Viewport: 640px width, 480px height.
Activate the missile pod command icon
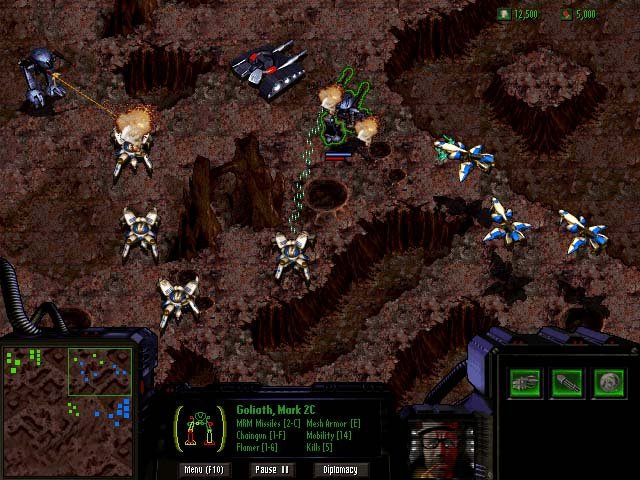[525, 381]
